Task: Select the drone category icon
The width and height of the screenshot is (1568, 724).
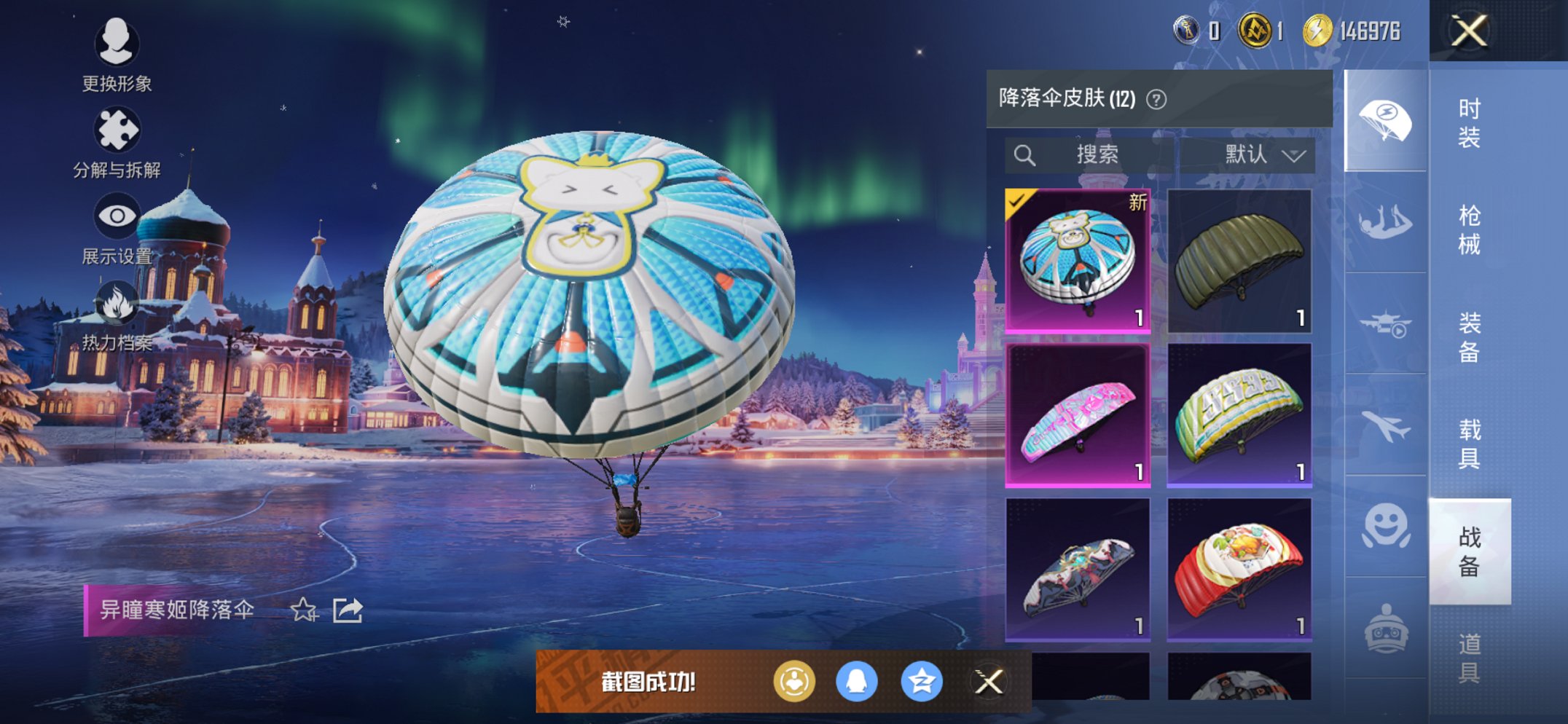Action: 1385,322
